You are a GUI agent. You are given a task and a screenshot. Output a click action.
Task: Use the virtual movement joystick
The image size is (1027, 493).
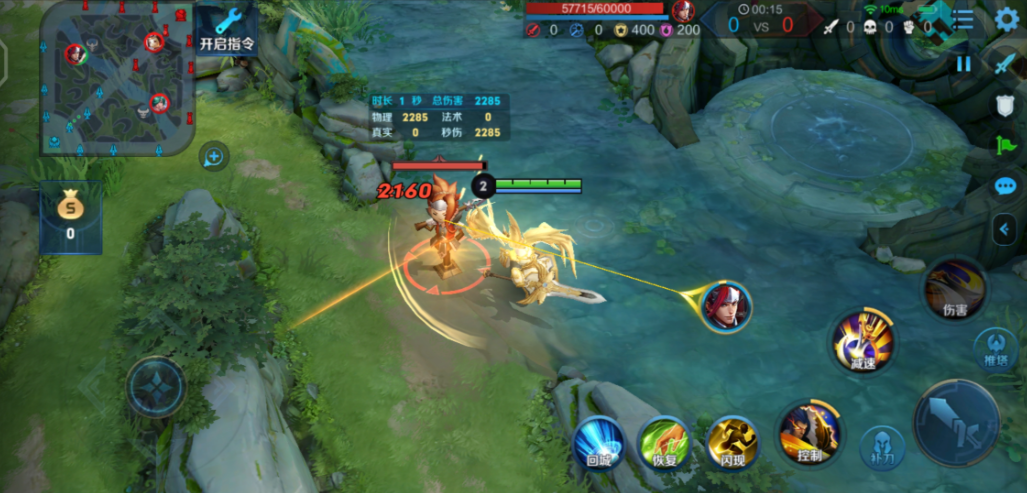tap(156, 386)
